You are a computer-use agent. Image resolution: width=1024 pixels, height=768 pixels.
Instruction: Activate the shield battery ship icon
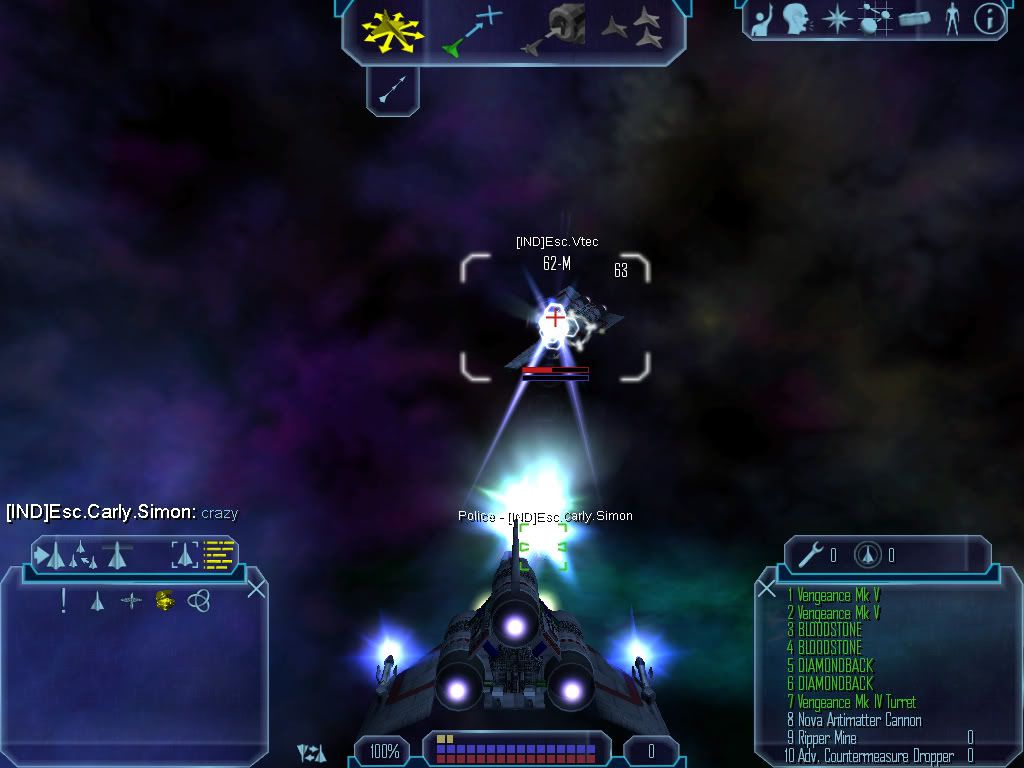click(868, 554)
